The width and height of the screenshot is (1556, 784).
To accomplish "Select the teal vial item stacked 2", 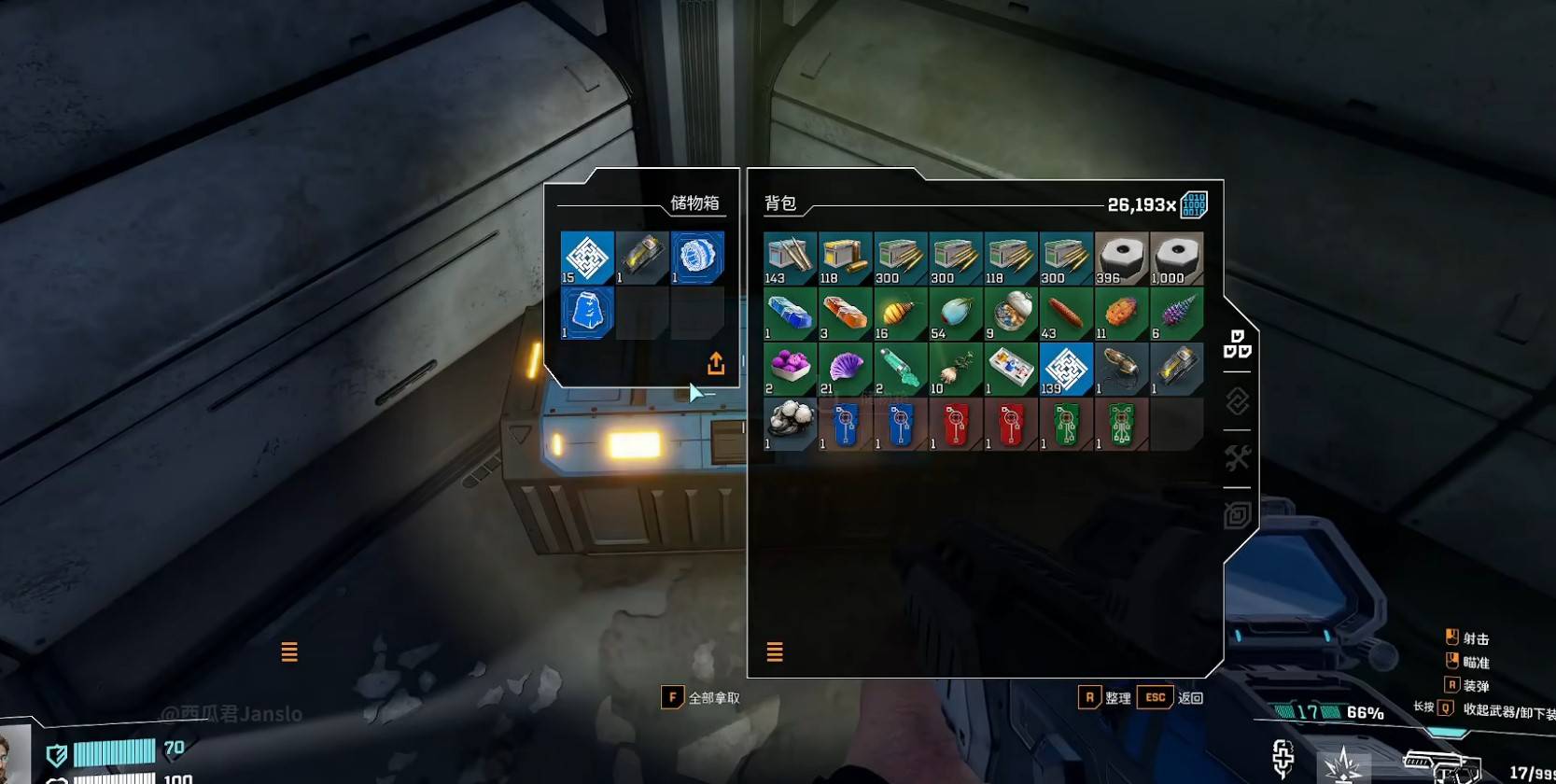I will point(900,369).
